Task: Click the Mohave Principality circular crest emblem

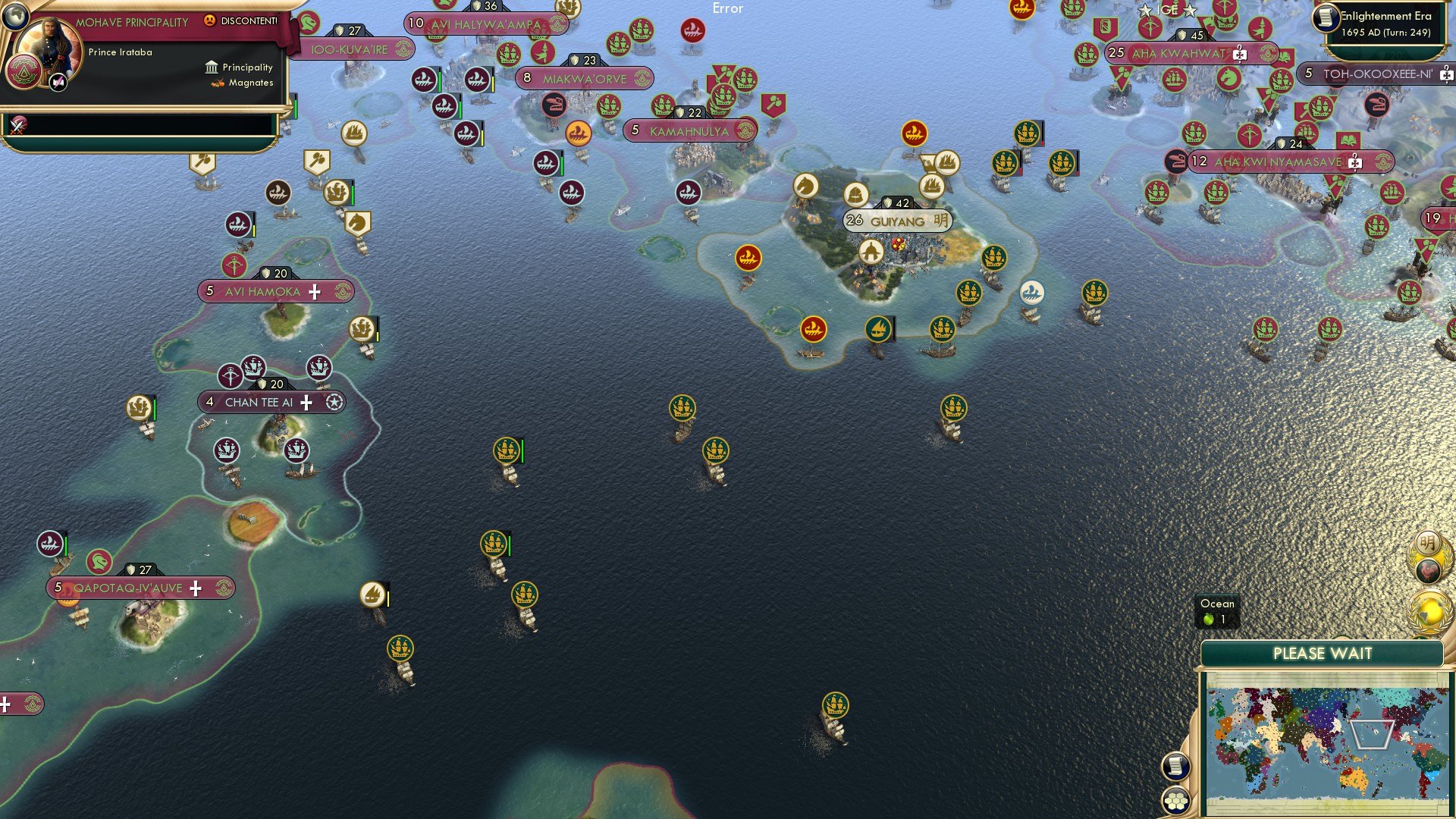Action: 25,72
